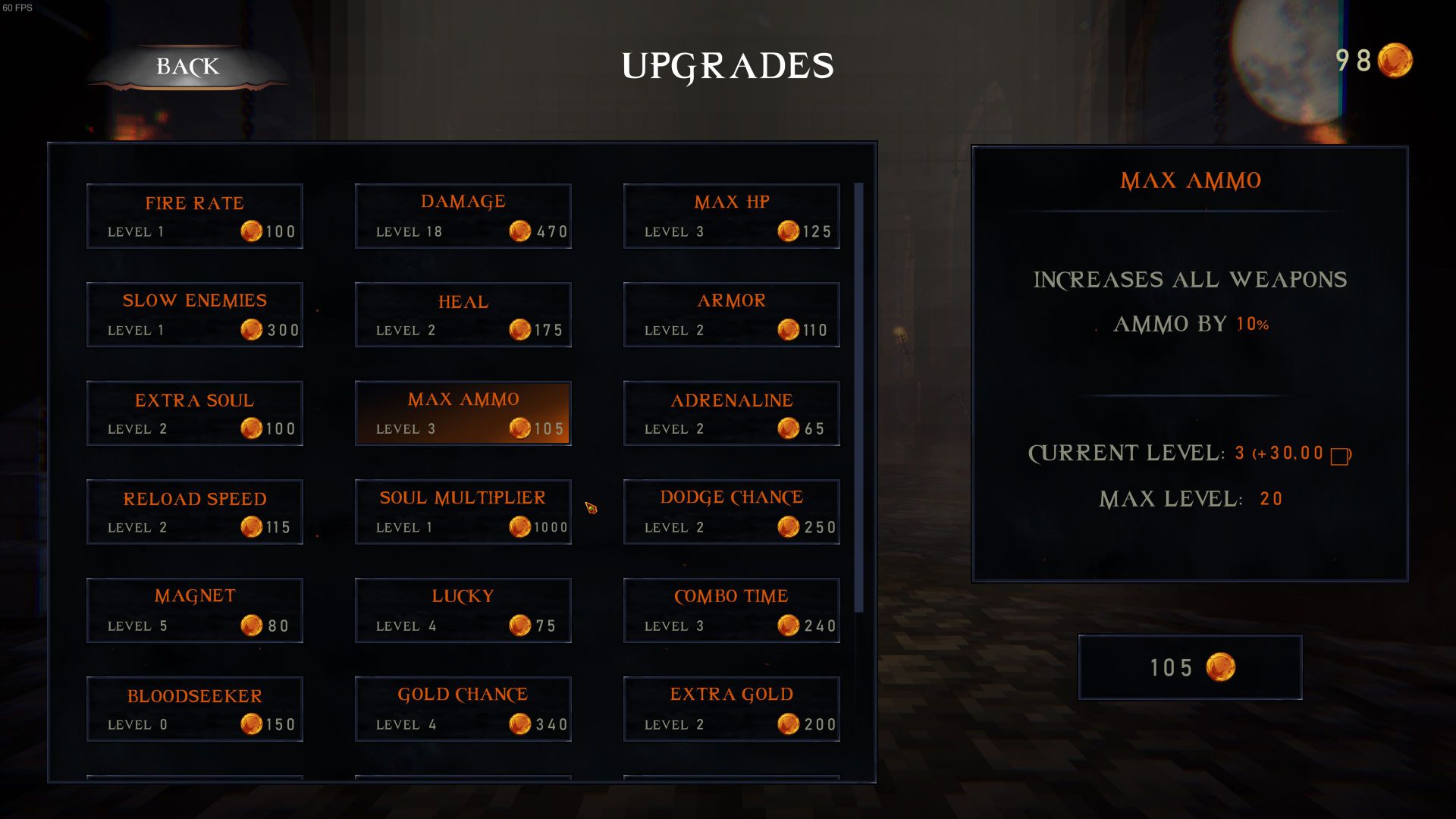Select the Bloodseeker upgrade tile
Image resolution: width=1456 pixels, height=819 pixels.
[195, 709]
